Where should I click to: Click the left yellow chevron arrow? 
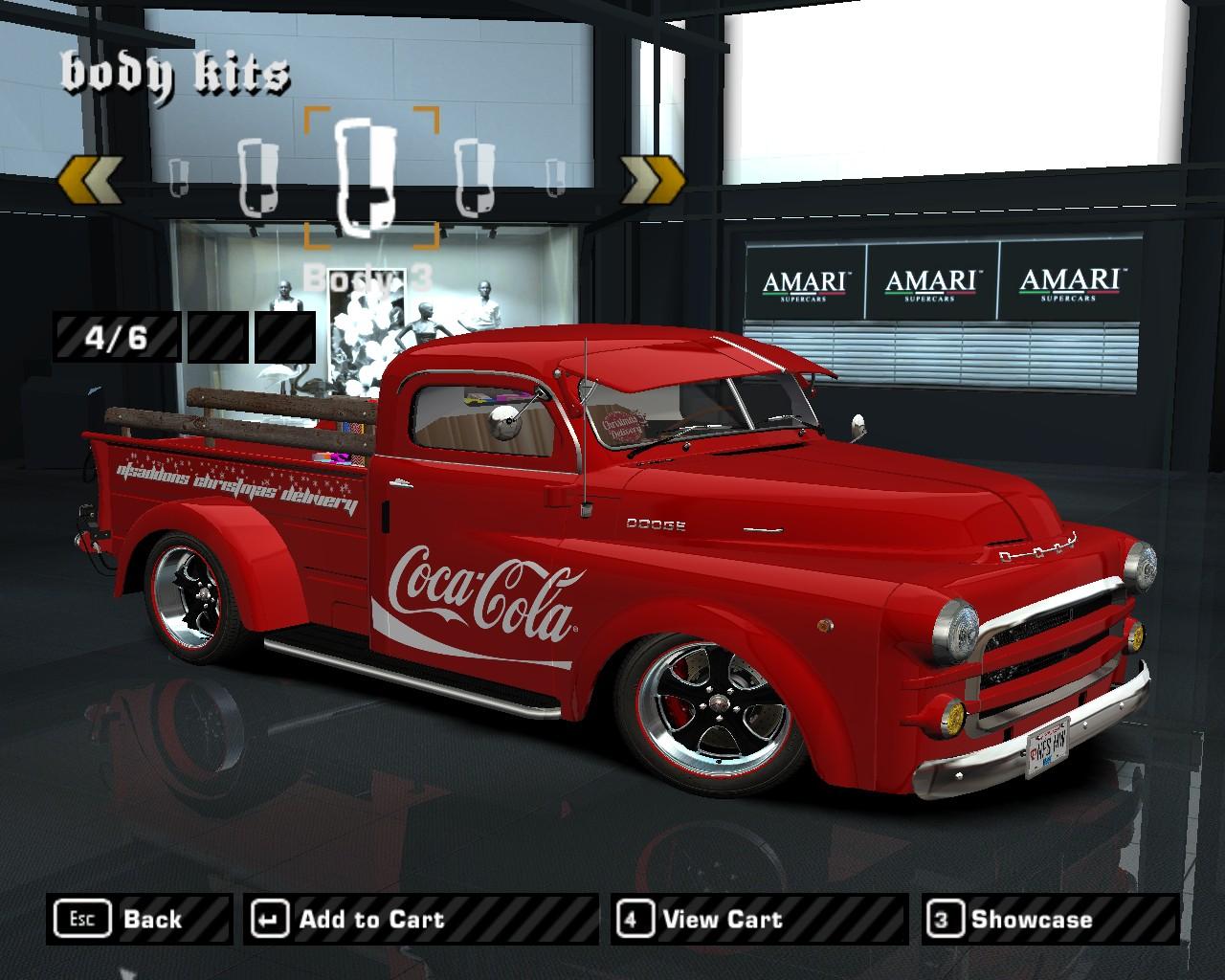(90, 179)
